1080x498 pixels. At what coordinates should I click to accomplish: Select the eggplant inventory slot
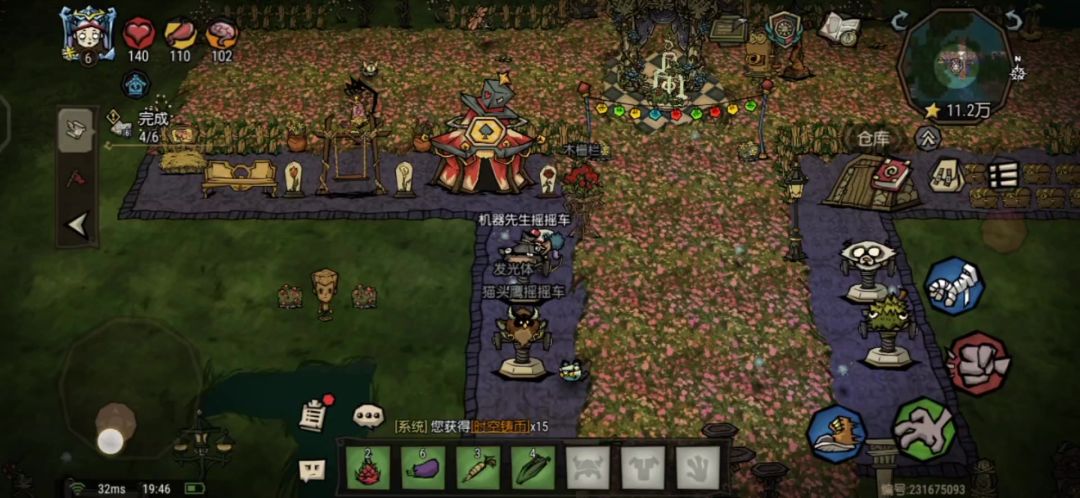coord(422,466)
